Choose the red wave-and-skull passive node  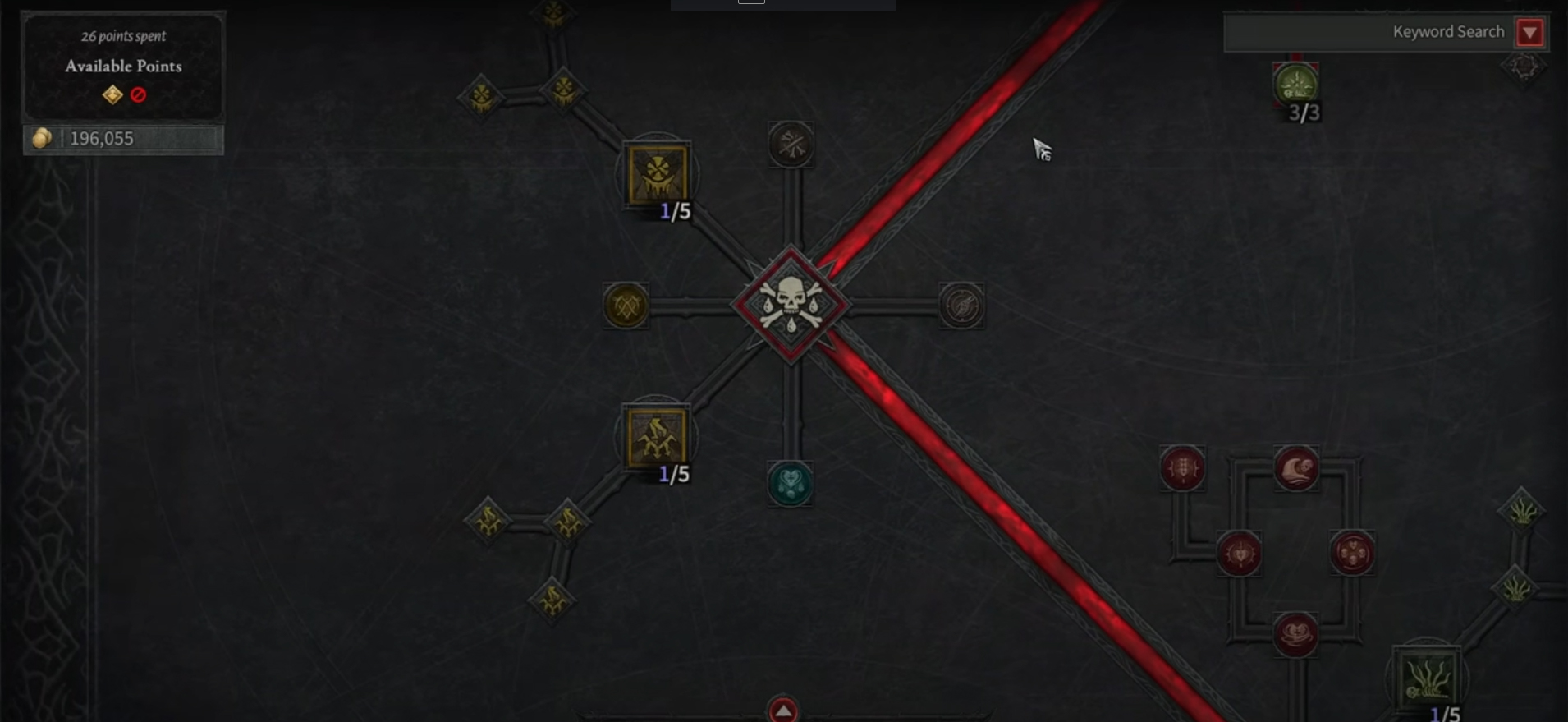tap(1296, 469)
